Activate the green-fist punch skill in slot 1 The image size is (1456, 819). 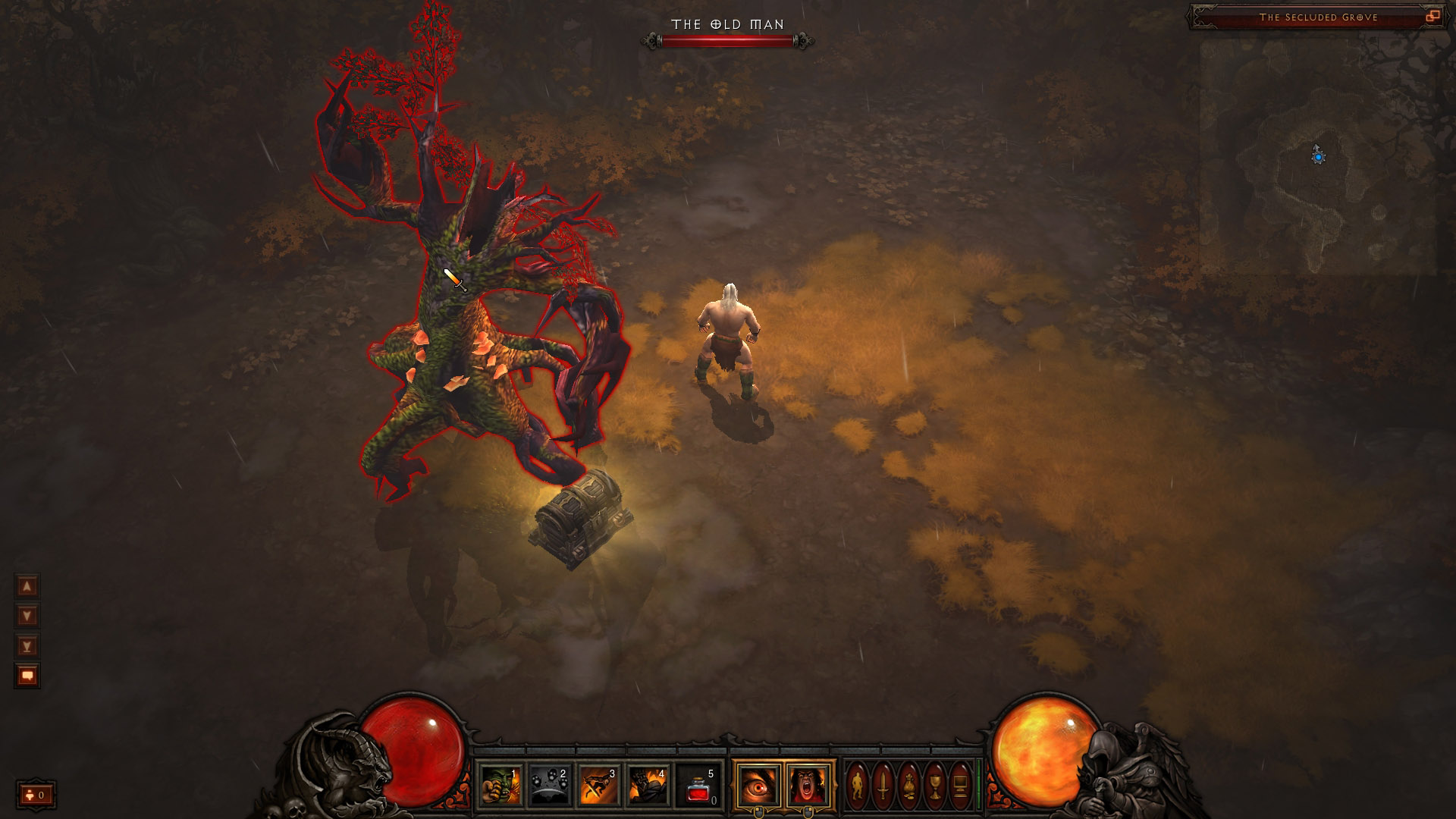pyautogui.click(x=500, y=785)
